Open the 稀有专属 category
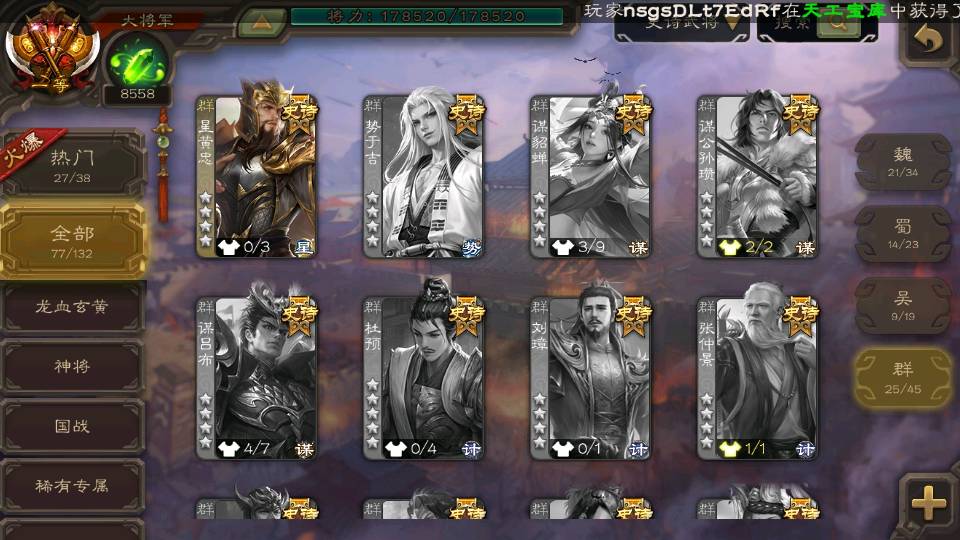The height and width of the screenshot is (540, 960). click(72, 487)
